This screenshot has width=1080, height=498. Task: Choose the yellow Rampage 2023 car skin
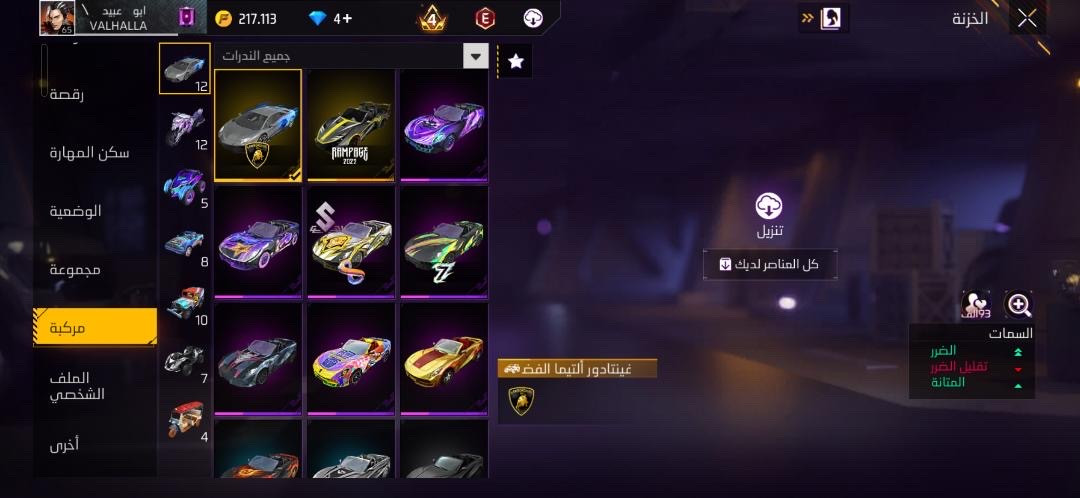point(351,125)
